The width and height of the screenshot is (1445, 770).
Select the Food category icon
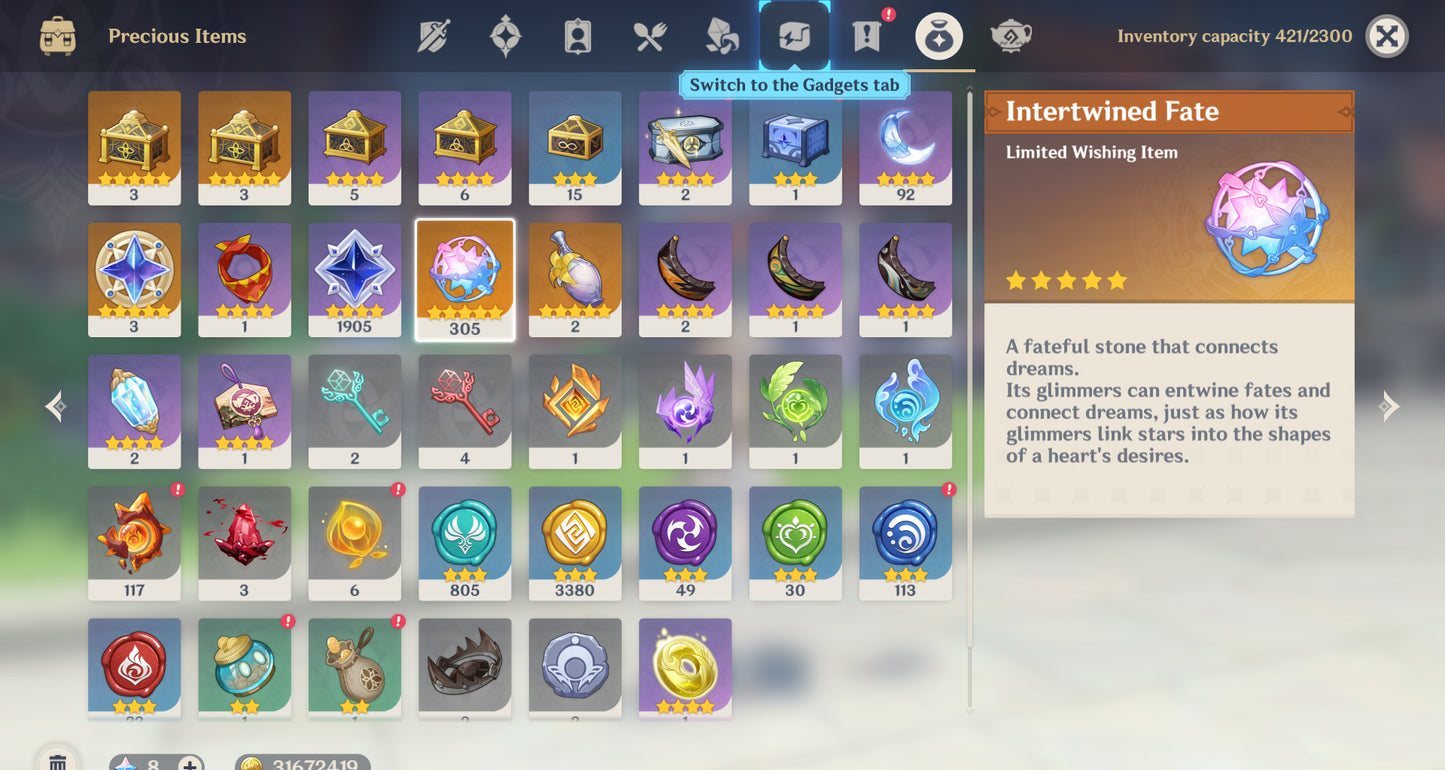tap(647, 36)
